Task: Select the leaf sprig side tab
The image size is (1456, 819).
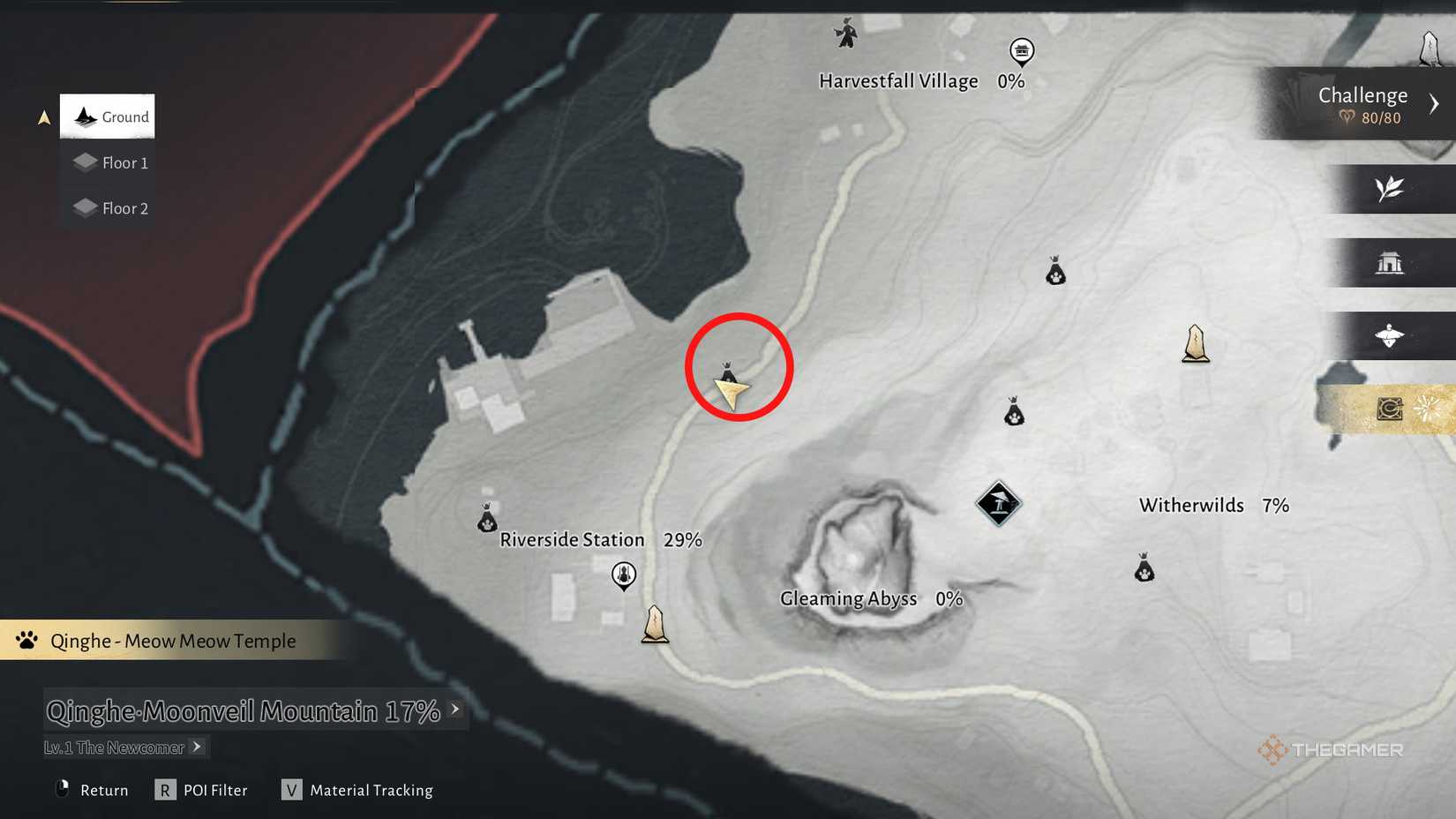Action: click(1390, 189)
